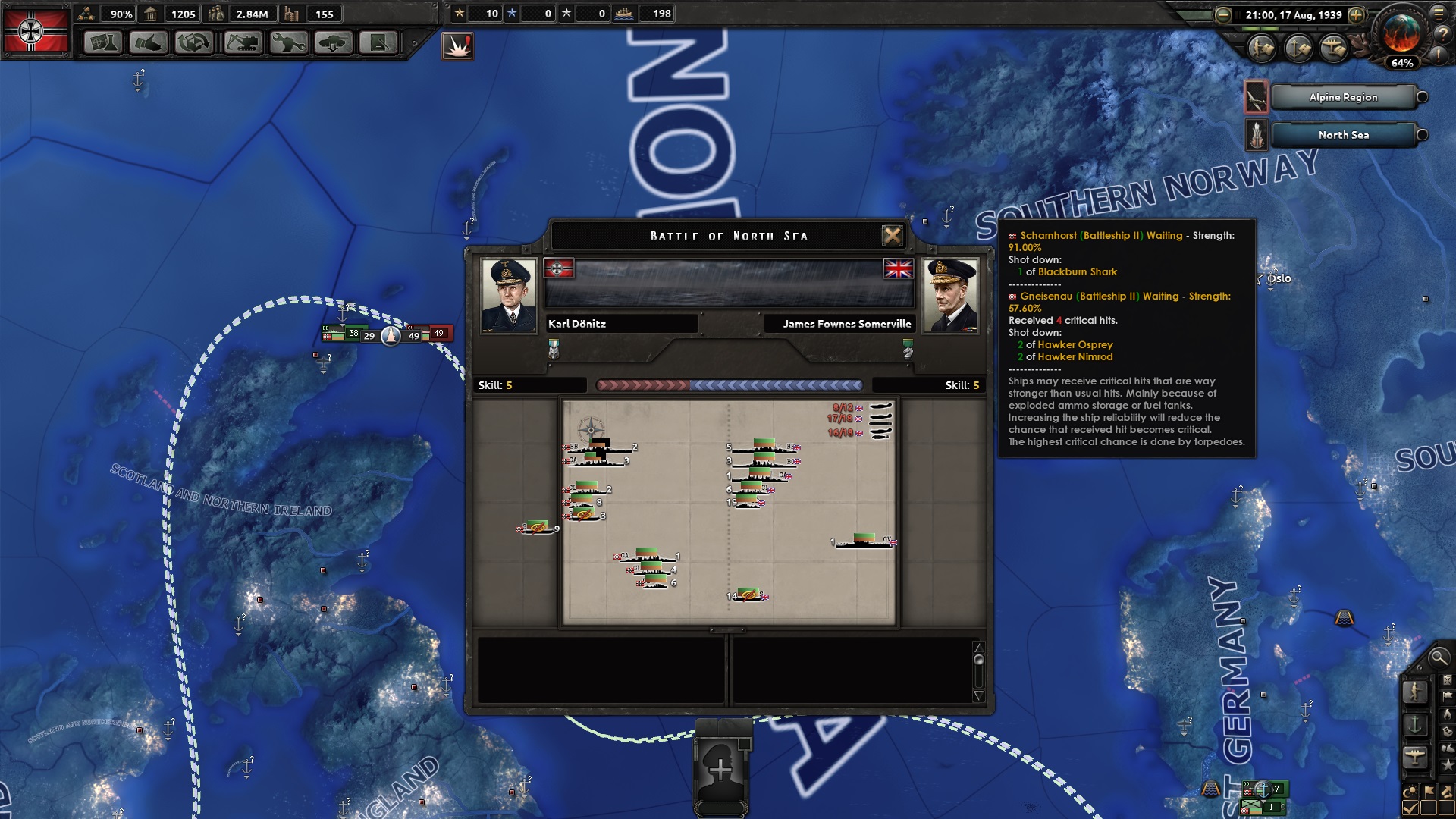Open the German flag political overview

[x=36, y=30]
